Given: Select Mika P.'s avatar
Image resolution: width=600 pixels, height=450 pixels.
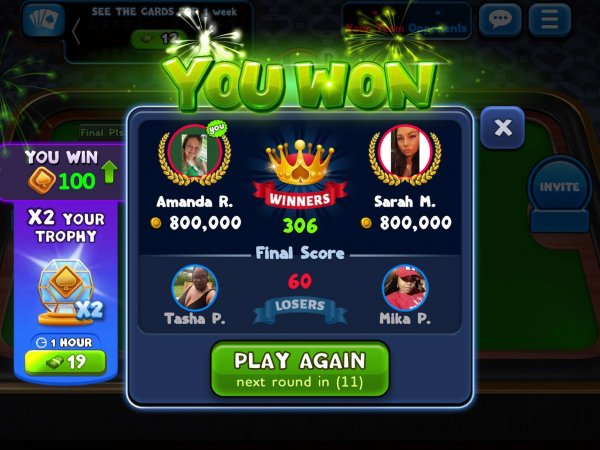Looking at the screenshot, I should point(405,288).
